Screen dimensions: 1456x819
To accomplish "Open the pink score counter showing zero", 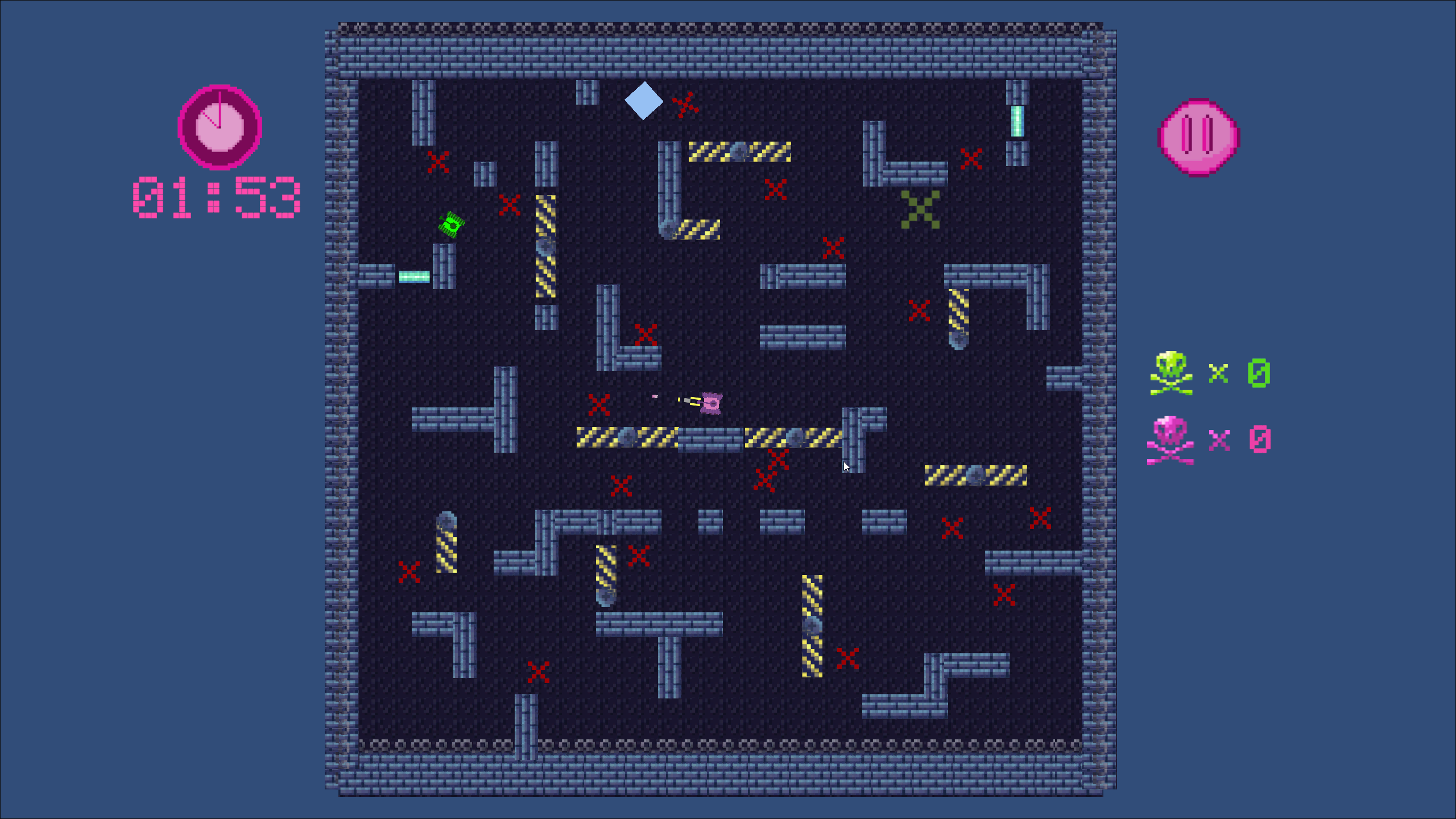I will (x=1259, y=438).
